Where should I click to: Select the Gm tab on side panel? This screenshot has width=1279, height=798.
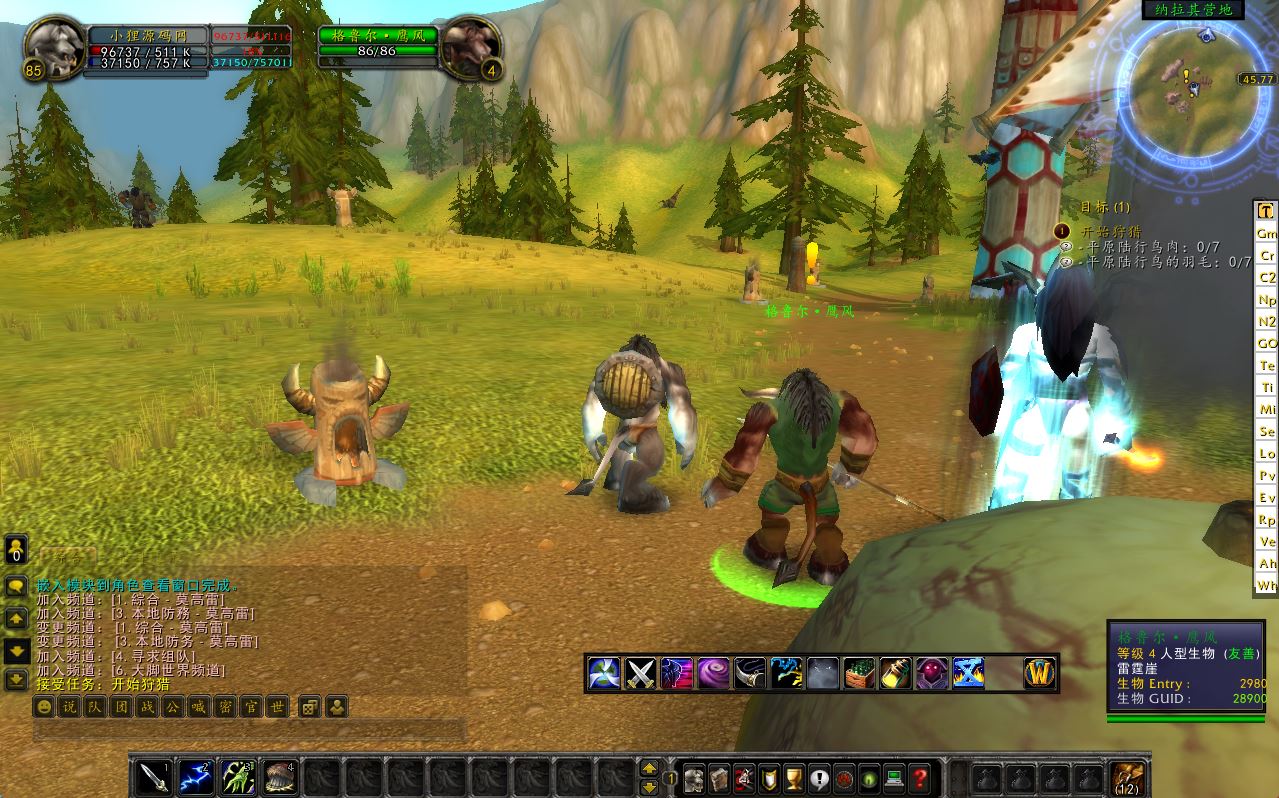pos(1267,233)
